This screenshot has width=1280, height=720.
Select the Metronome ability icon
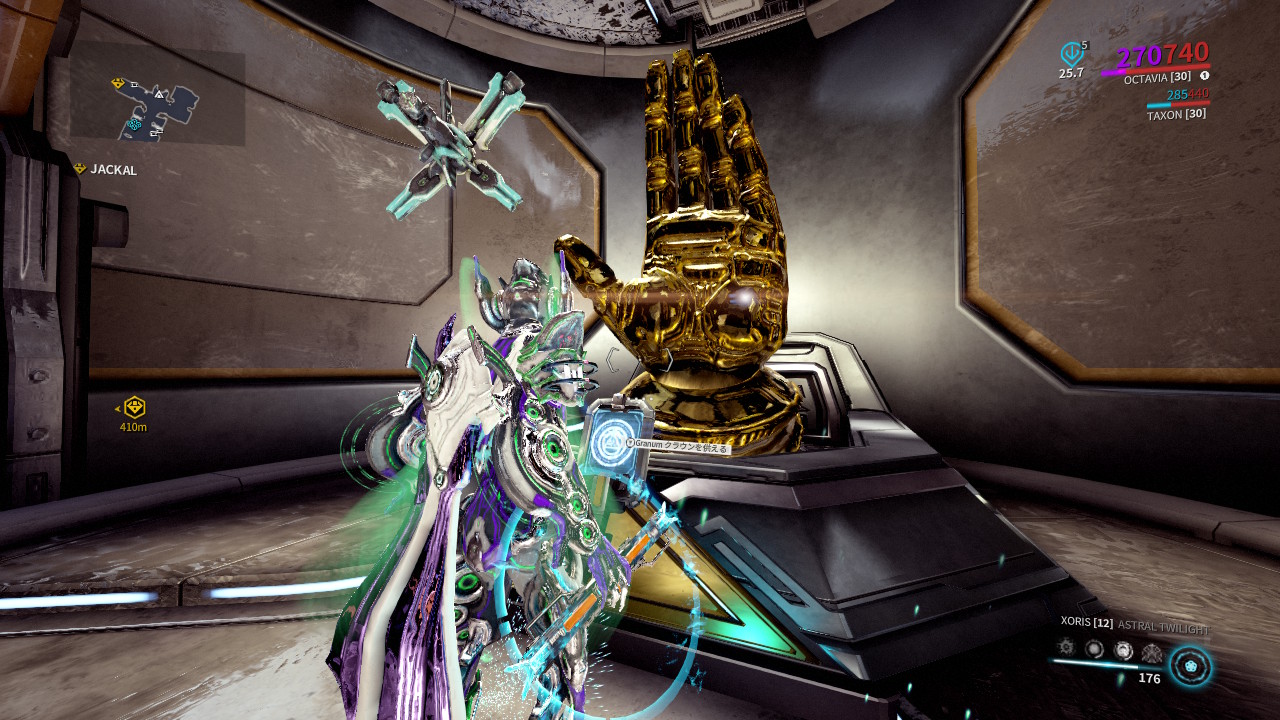pyautogui.click(x=1124, y=650)
